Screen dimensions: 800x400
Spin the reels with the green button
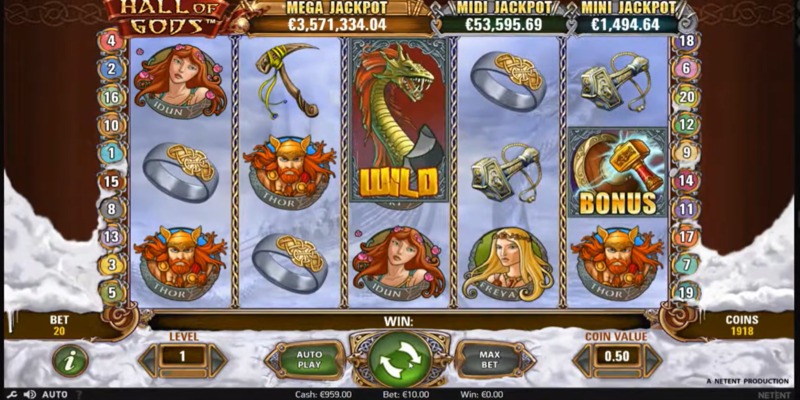tap(399, 358)
